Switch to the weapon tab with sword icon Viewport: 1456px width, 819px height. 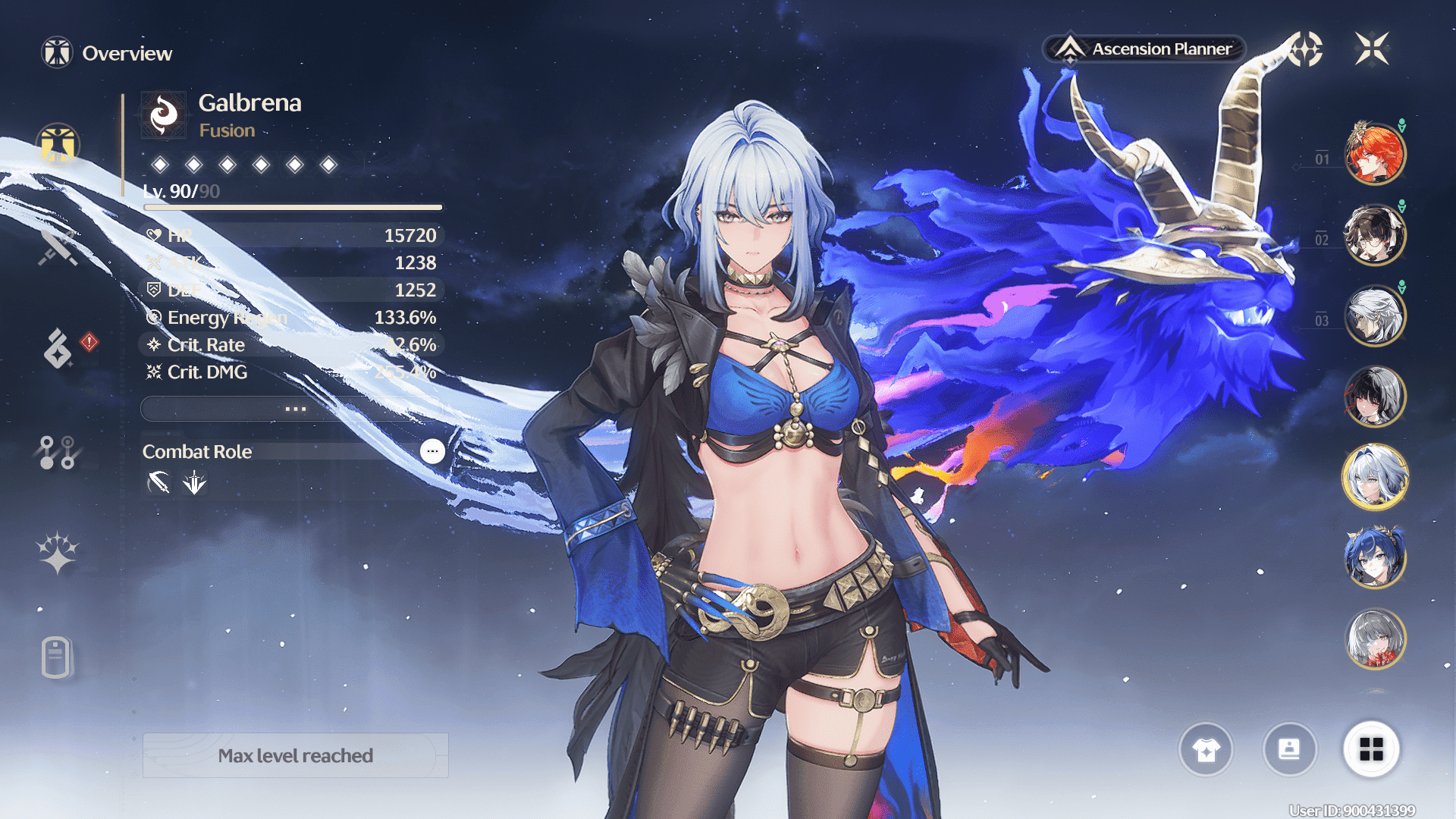pos(58,246)
